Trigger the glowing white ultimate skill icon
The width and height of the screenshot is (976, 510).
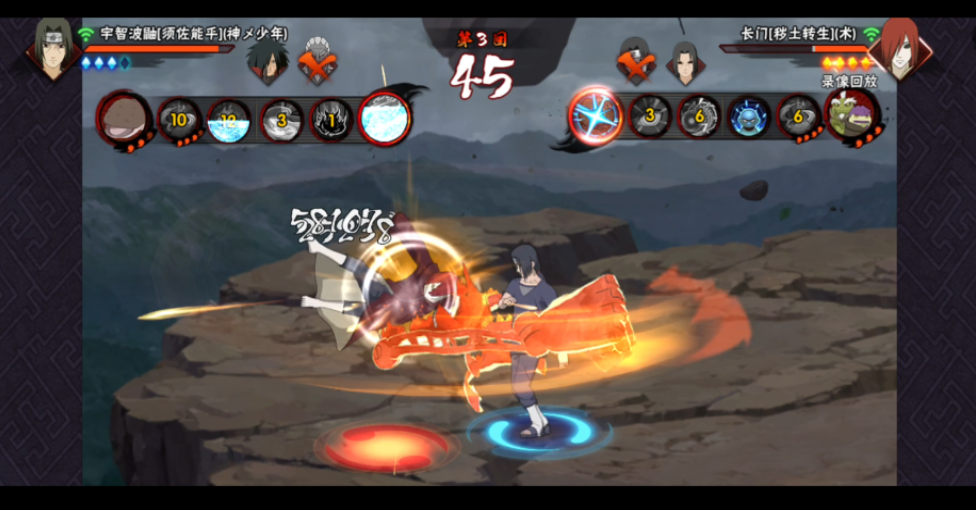click(385, 118)
